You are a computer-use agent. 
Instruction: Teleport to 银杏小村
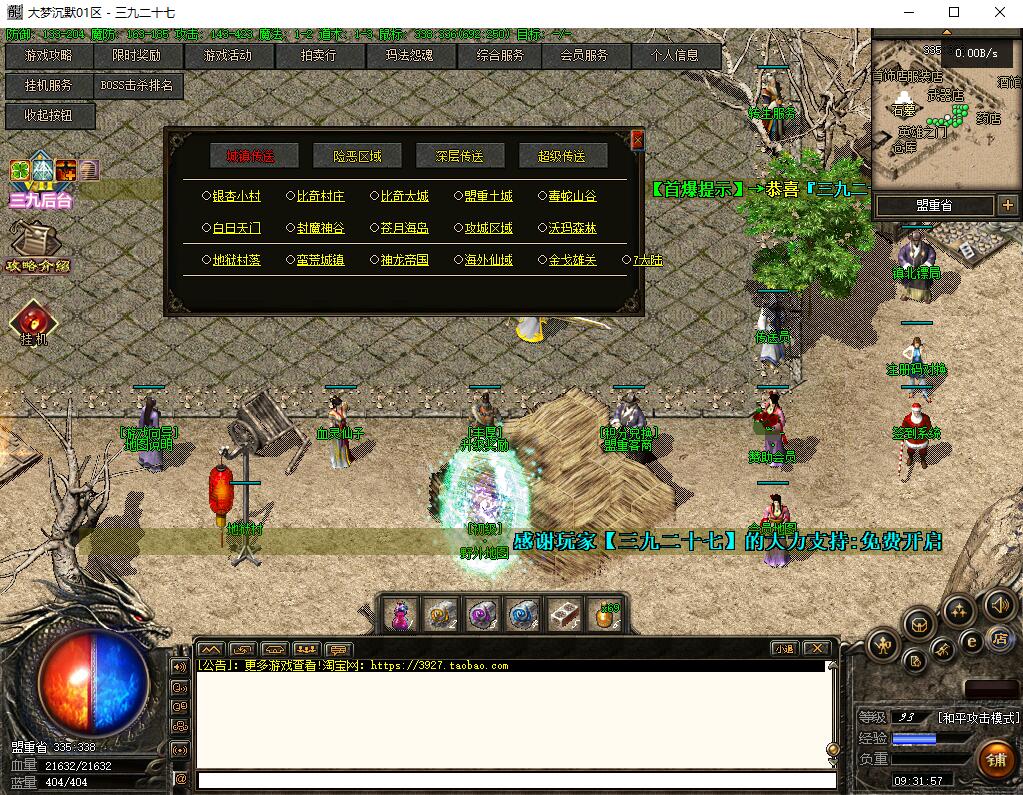click(236, 197)
